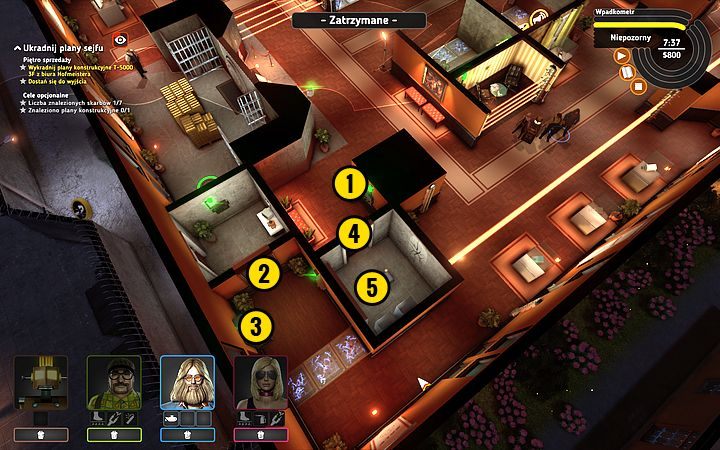This screenshot has height=450, width=720.
Task: Click the orange stop button
Action: click(639, 85)
